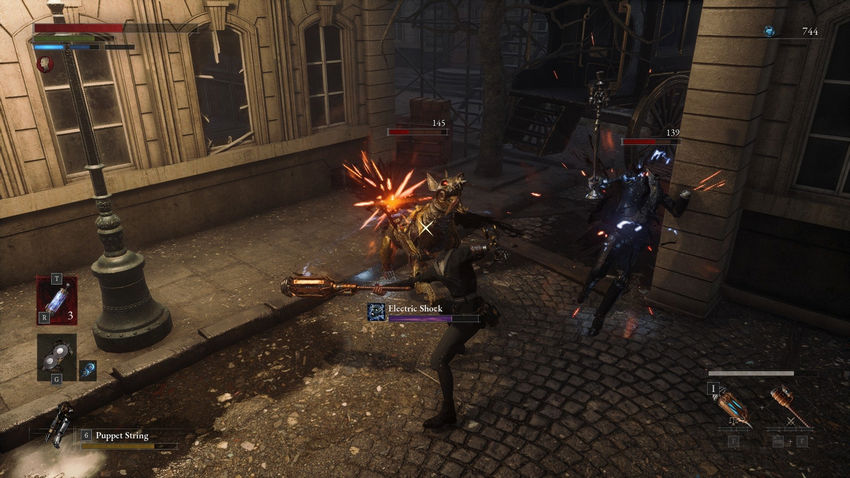Click the small blue swirl icon beside the belt slot
The height and width of the screenshot is (478, 850).
pyautogui.click(x=88, y=370)
